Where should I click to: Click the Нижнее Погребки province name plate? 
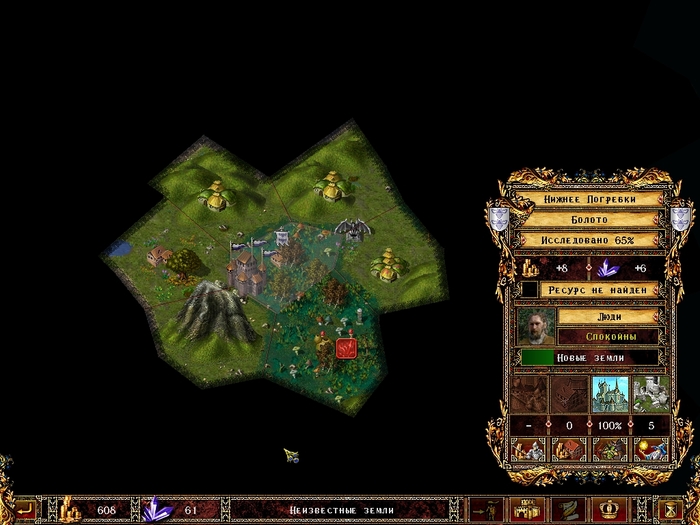point(589,199)
